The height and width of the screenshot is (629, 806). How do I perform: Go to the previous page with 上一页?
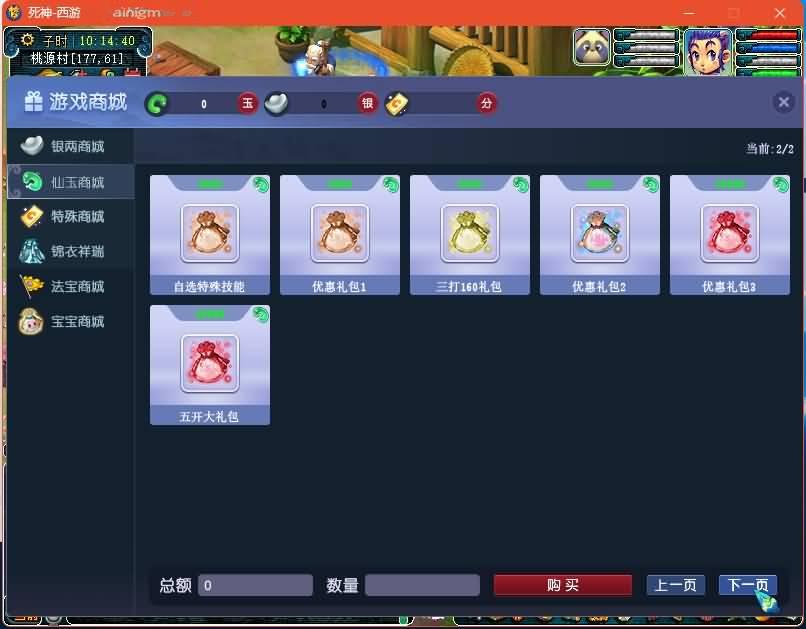click(676, 585)
